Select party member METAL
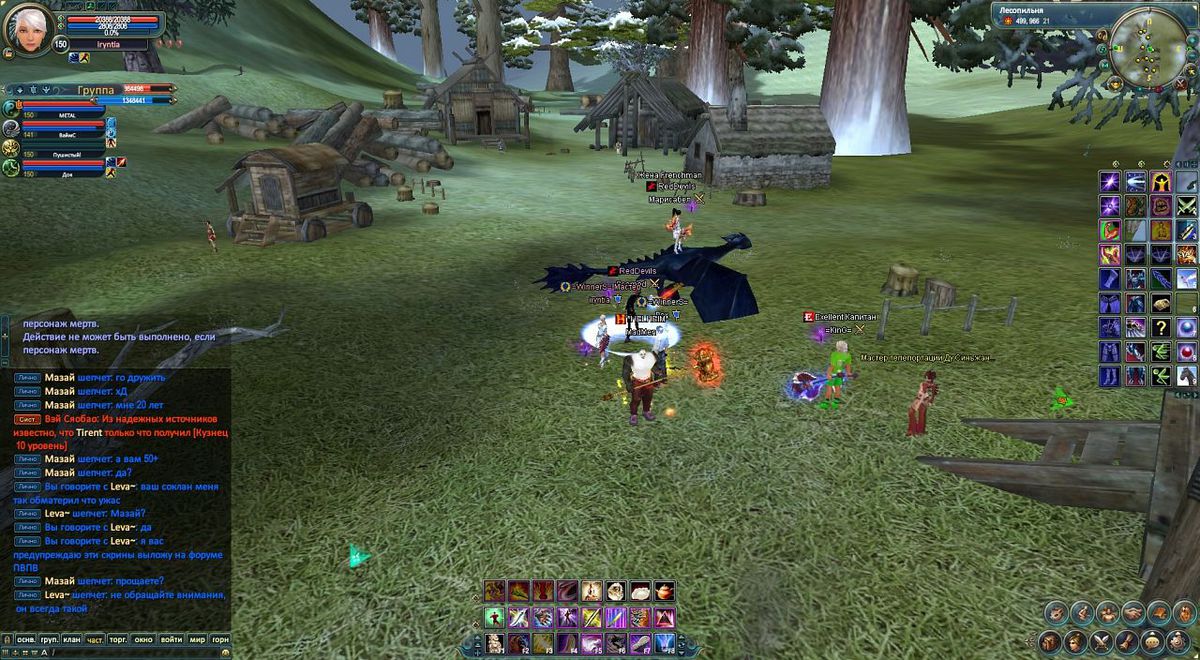 point(65,116)
